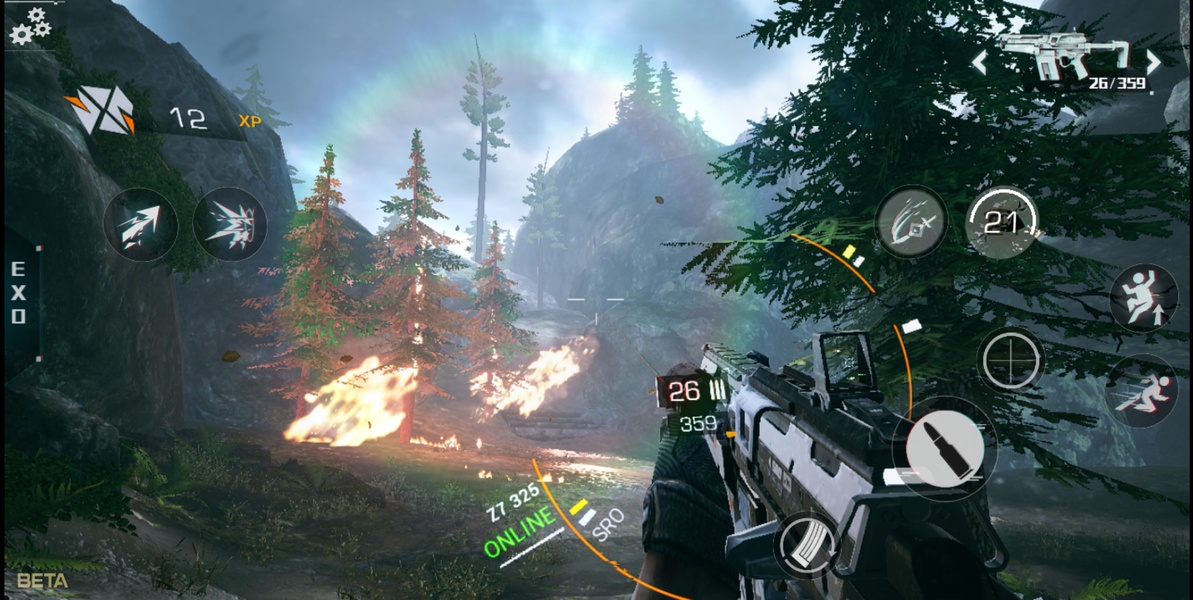Fire weapon with the bullet button

tap(943, 448)
